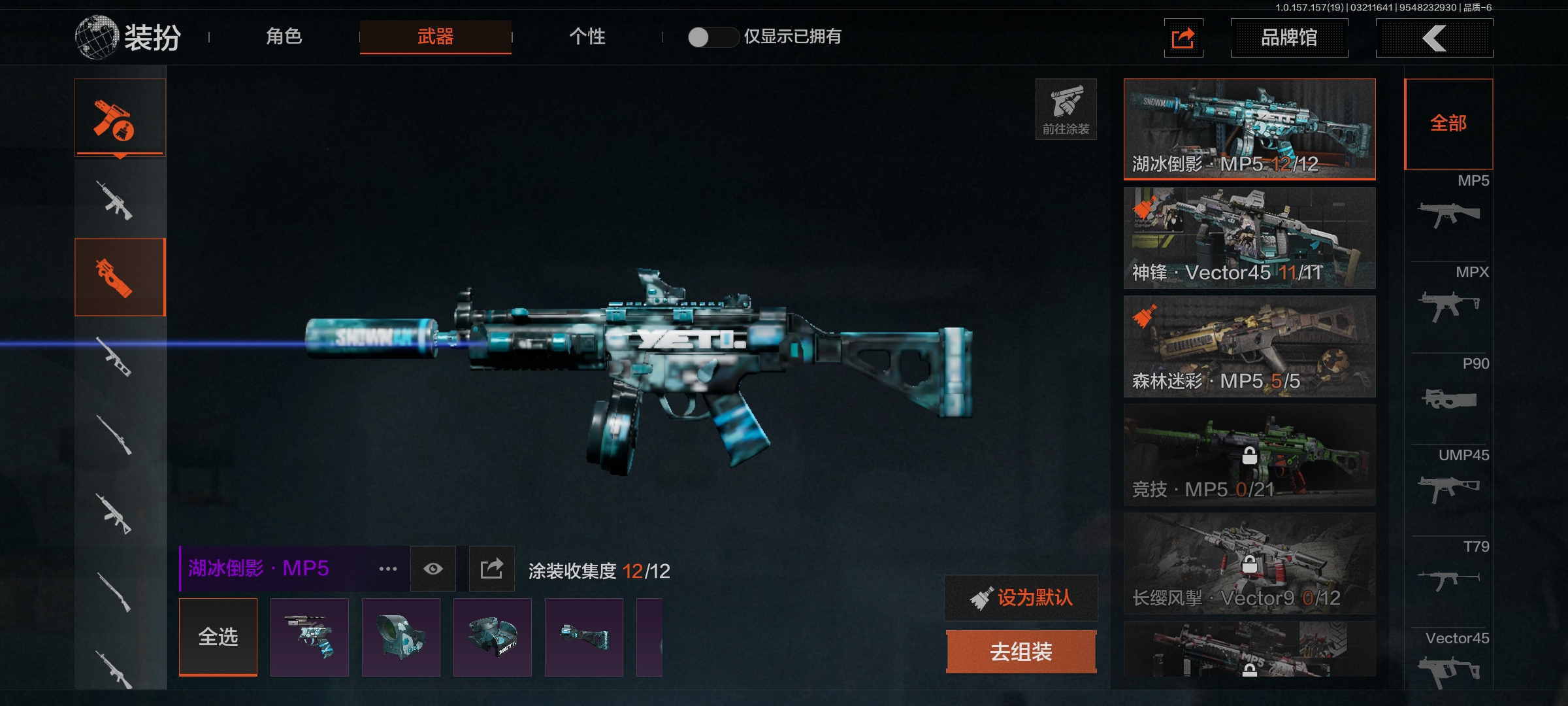Screen dimensions: 1568x706
Task: Select the locked 竞技 MP5 skin
Action: 1249,455
